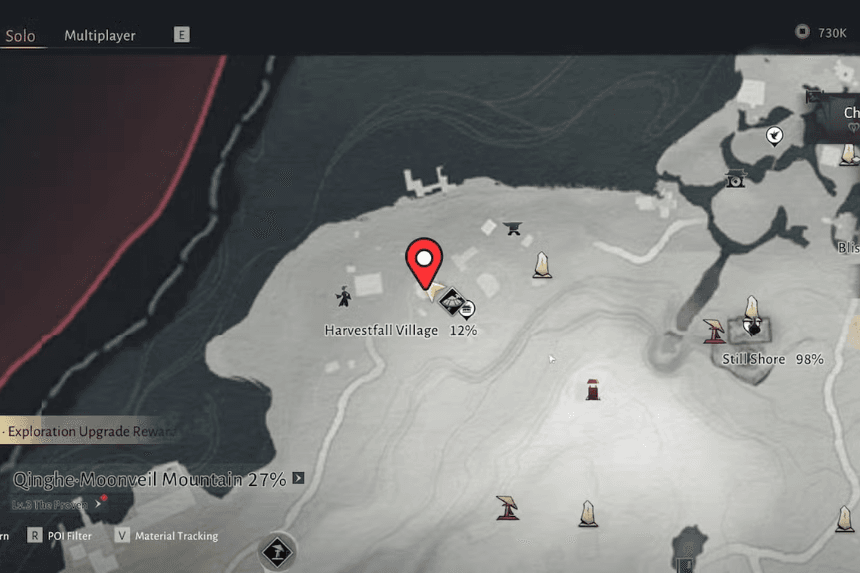The width and height of the screenshot is (860, 573).
Task: Click the Harvestfall Village area label
Action: click(x=381, y=330)
